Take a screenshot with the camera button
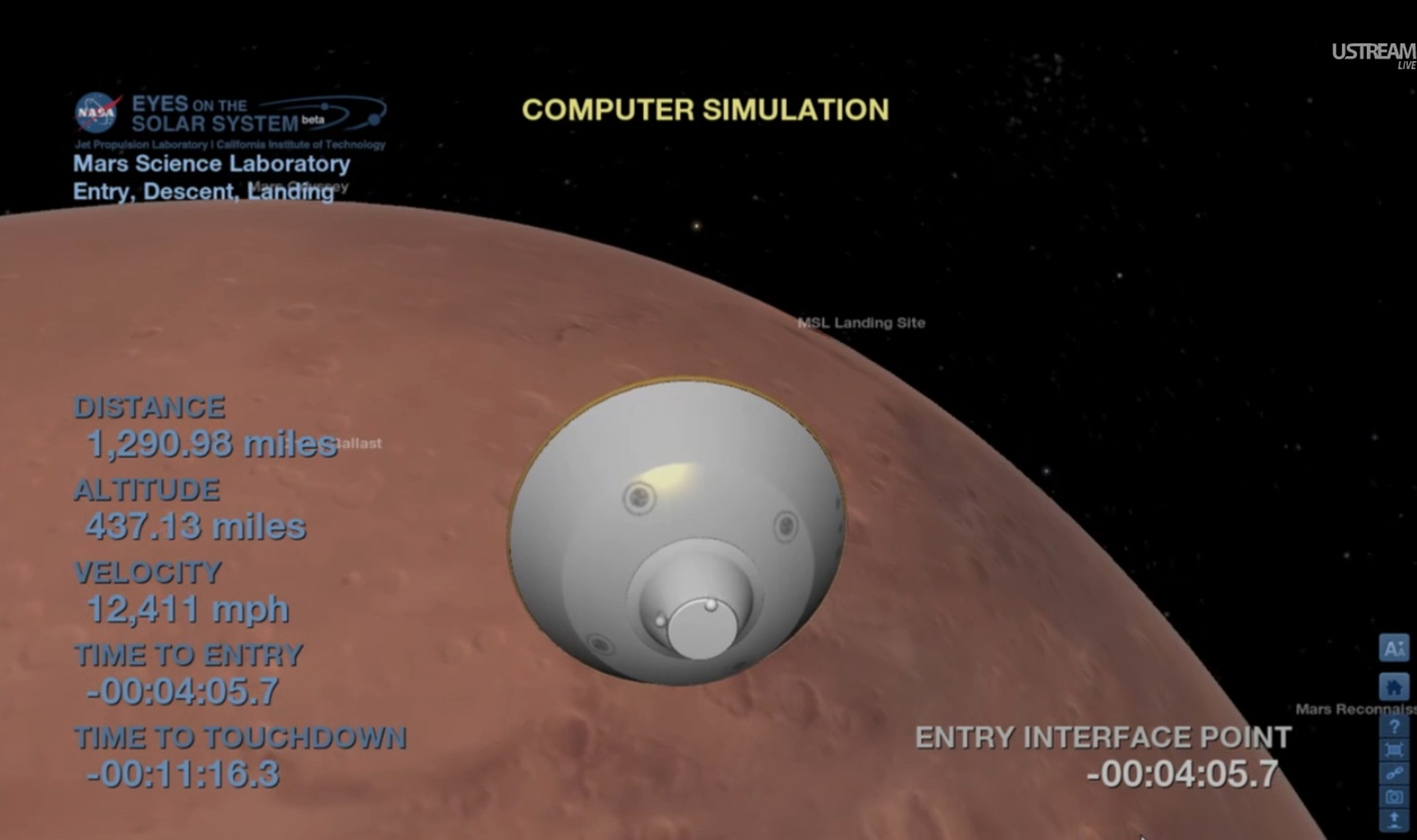This screenshot has width=1417, height=840. click(1393, 797)
